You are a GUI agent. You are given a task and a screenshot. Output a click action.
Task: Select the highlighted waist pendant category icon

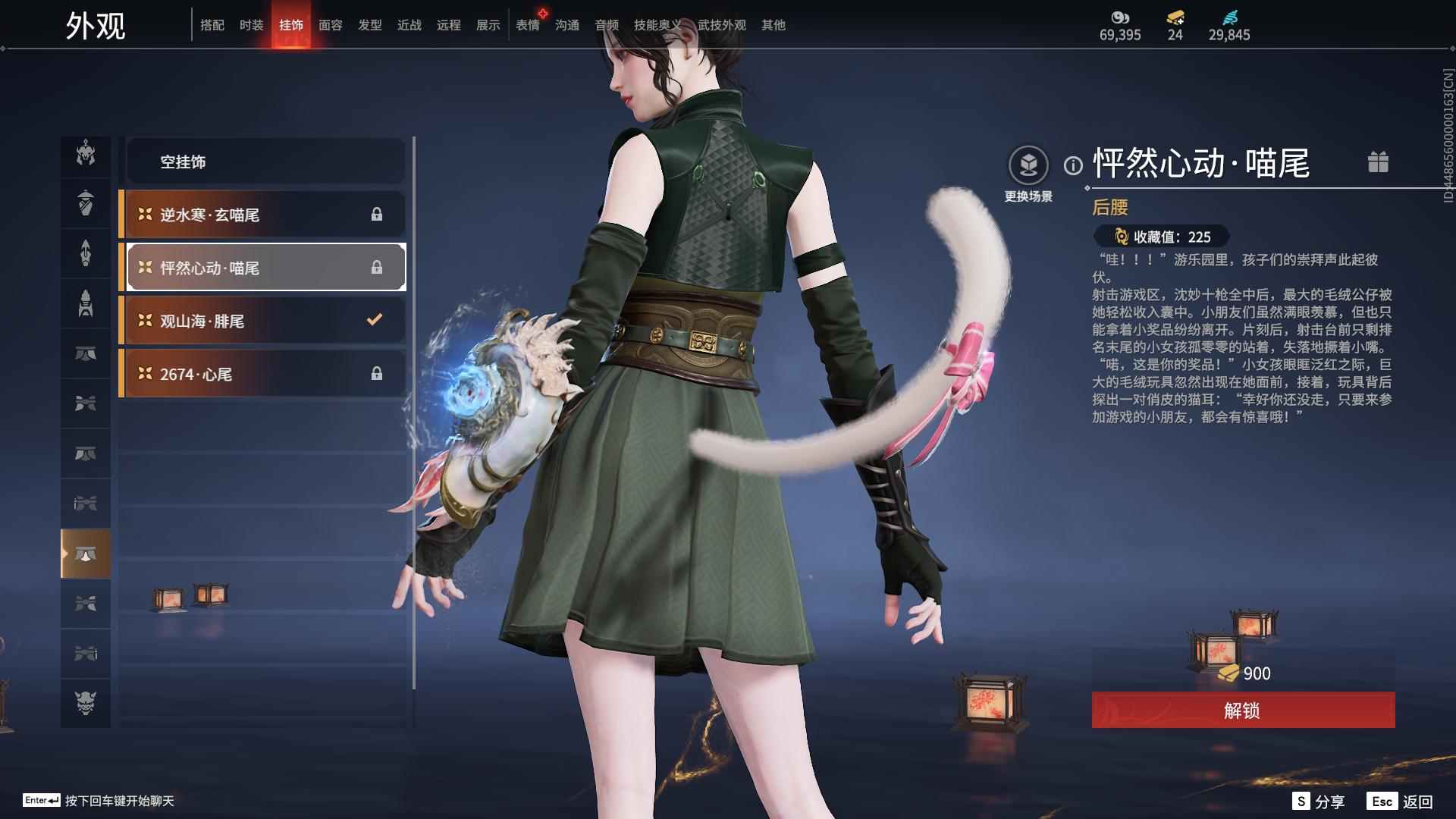click(x=86, y=553)
